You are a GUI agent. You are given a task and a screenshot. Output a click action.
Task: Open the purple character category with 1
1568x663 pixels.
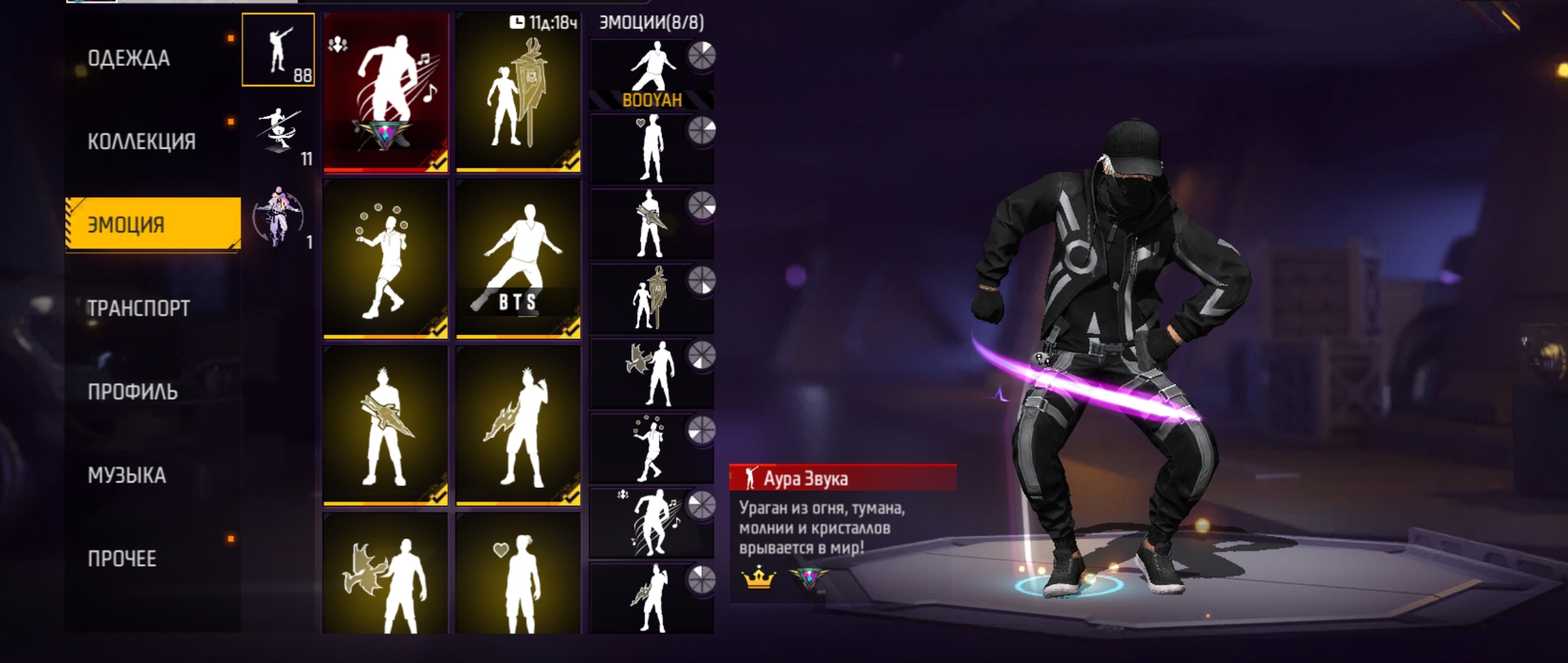click(x=278, y=217)
